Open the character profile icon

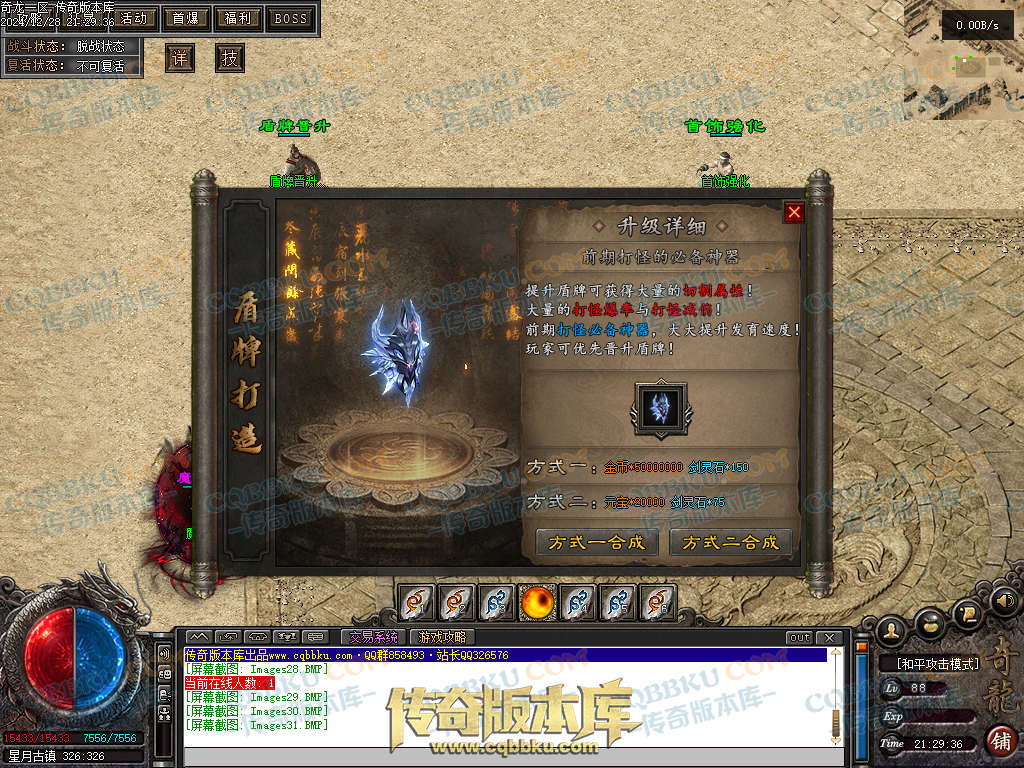891,629
